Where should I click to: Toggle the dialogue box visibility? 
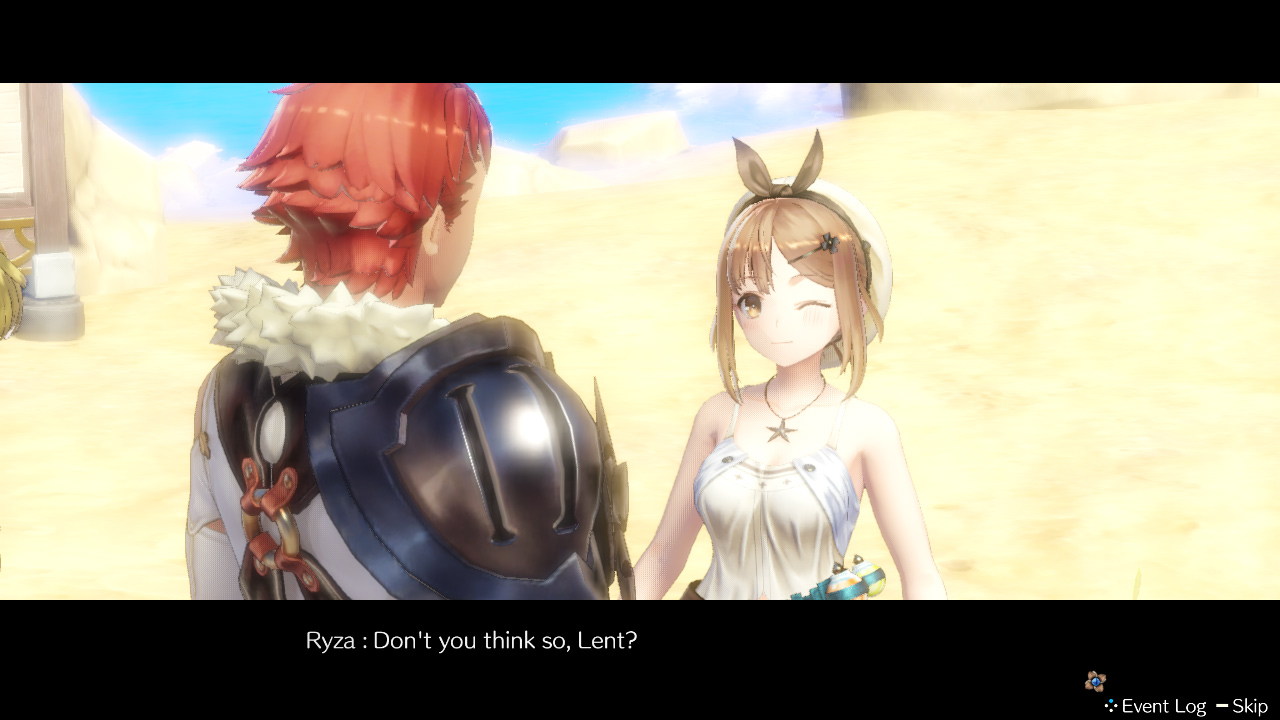[x=470, y=640]
